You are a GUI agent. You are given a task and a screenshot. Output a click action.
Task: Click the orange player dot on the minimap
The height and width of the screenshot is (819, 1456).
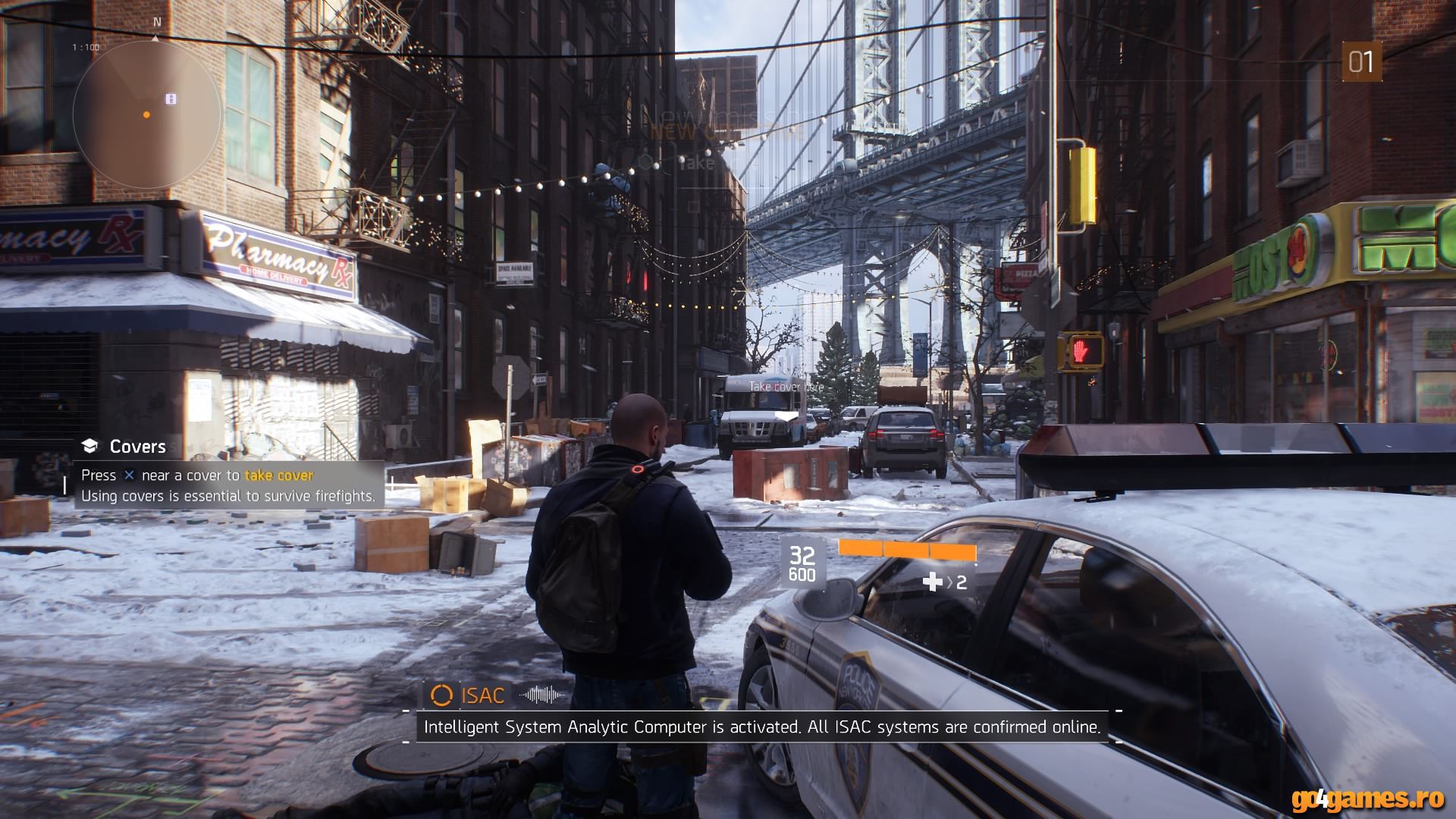click(x=145, y=115)
